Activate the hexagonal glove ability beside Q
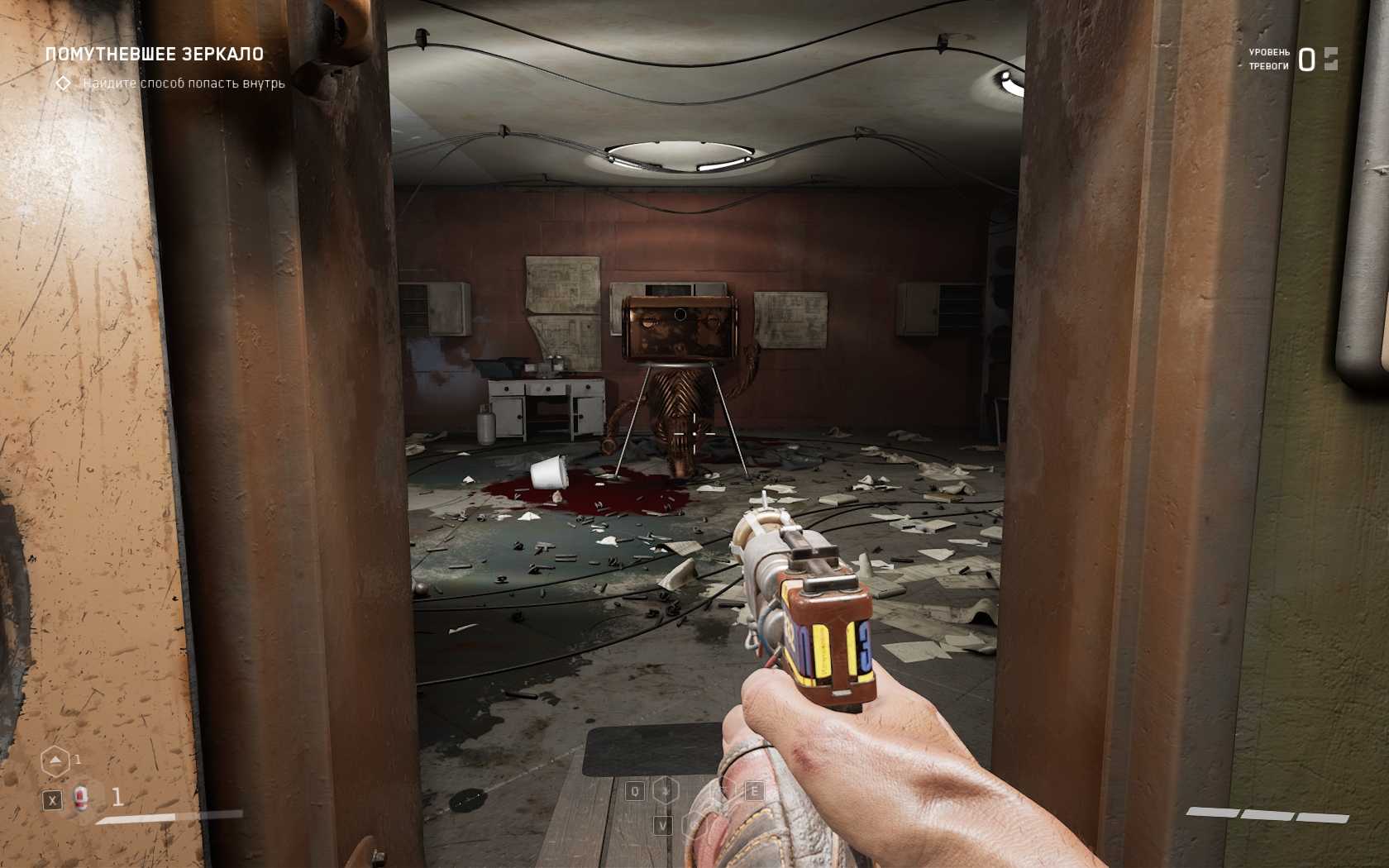Viewport: 1389px width, 868px height. click(x=666, y=791)
